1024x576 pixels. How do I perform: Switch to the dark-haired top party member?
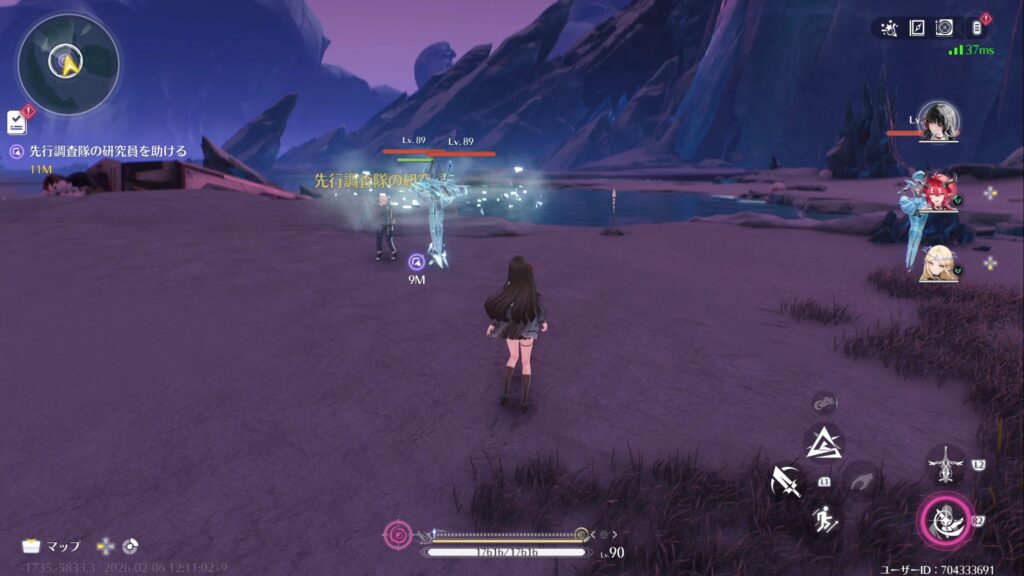click(938, 122)
